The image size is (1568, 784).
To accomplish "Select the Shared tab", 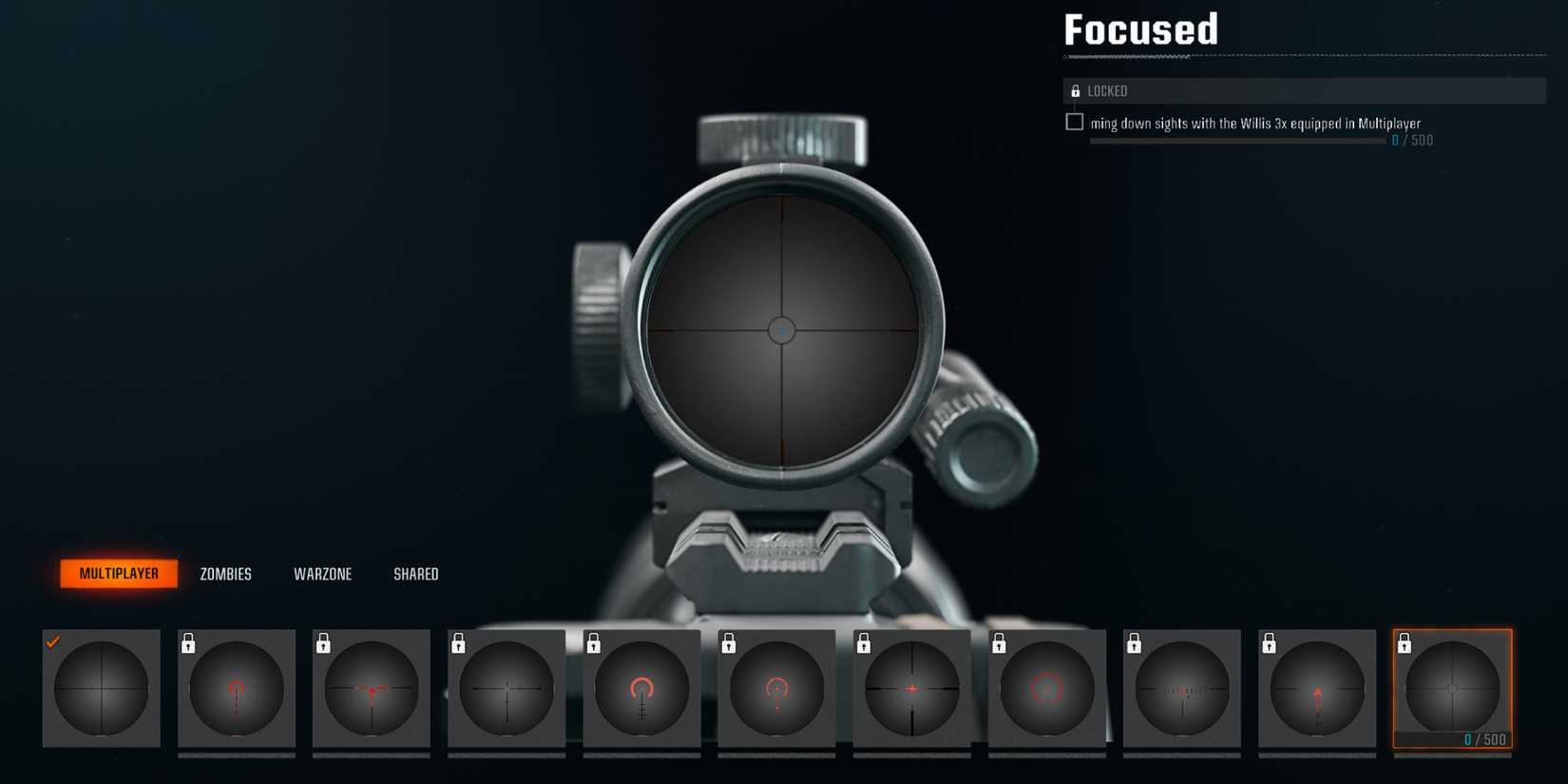I will point(415,574).
